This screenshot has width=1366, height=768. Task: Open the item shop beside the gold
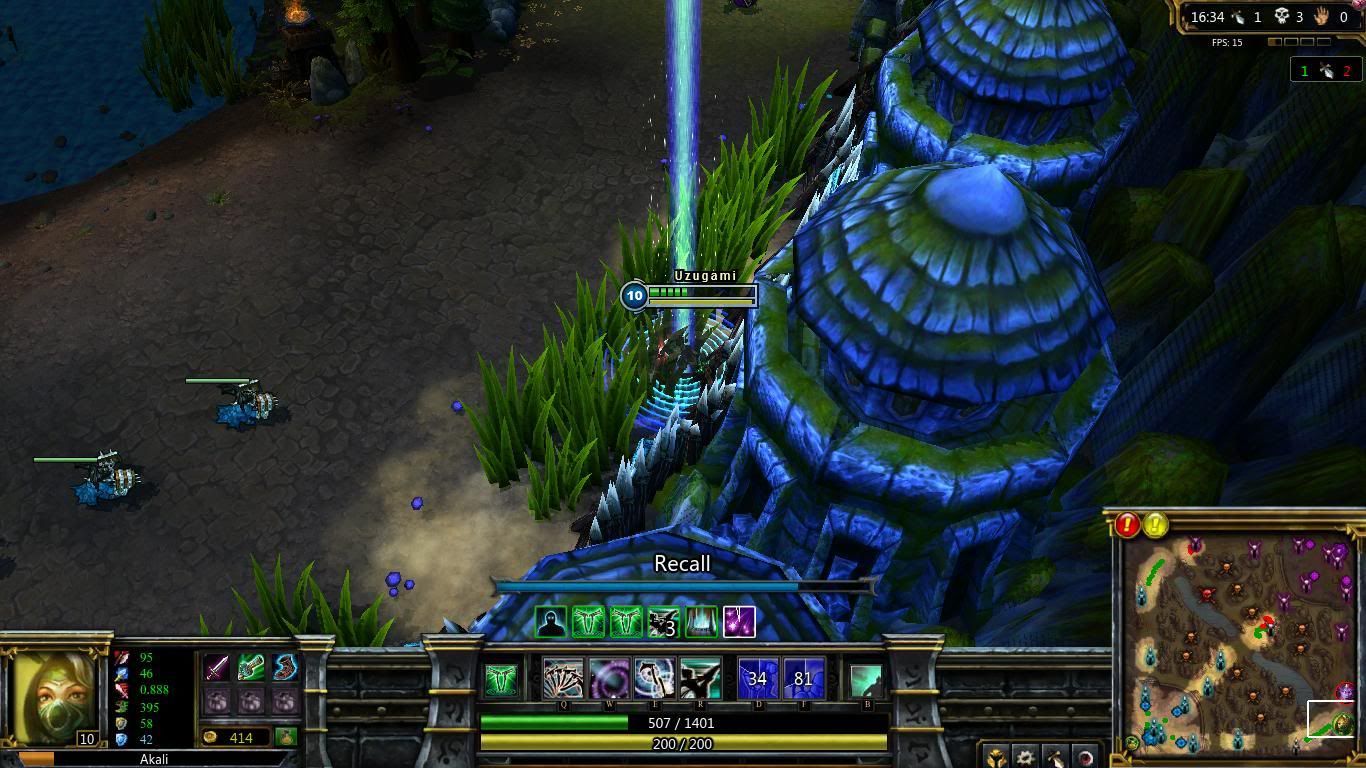tap(285, 737)
